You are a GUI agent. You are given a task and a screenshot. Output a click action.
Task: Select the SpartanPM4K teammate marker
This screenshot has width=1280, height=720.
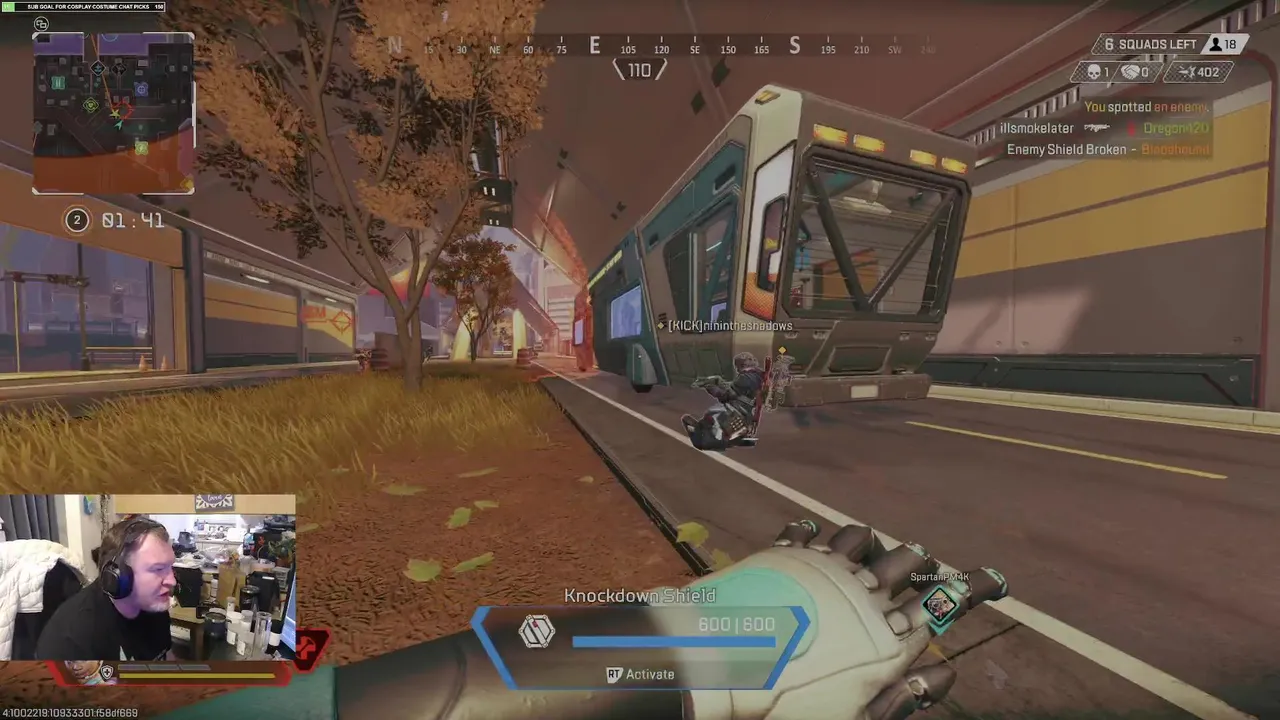click(940, 602)
